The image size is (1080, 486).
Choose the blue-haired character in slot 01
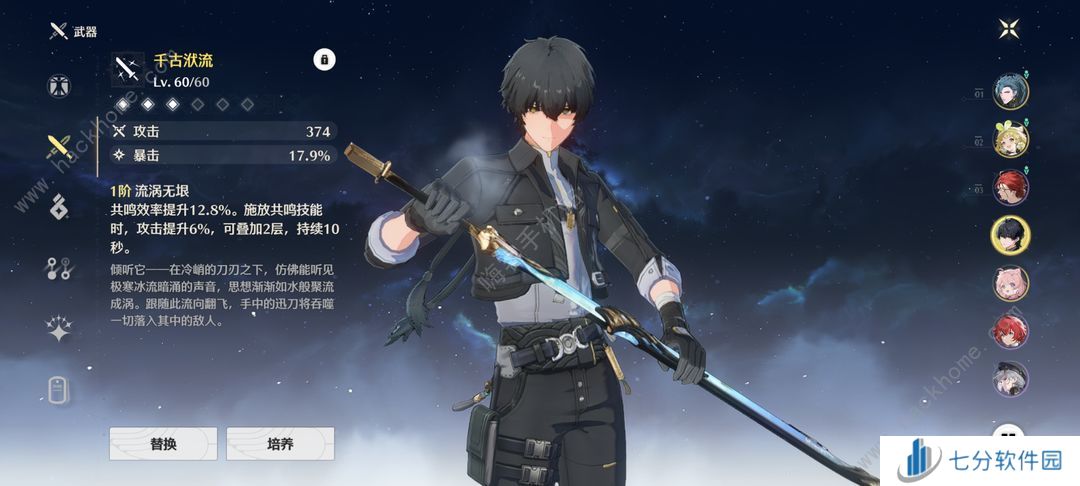pyautogui.click(x=1010, y=91)
